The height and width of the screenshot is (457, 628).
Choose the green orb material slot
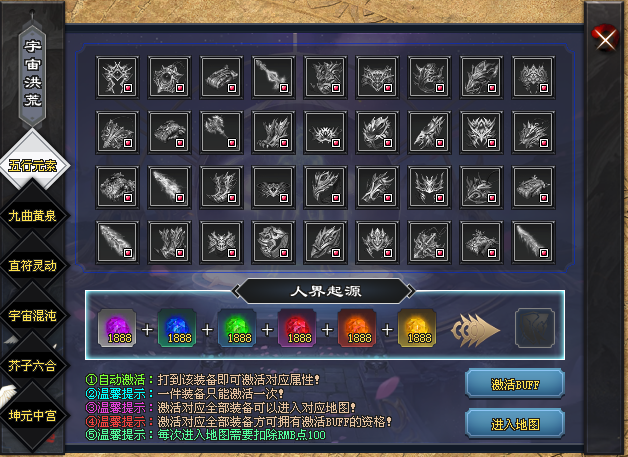[x=238, y=327]
